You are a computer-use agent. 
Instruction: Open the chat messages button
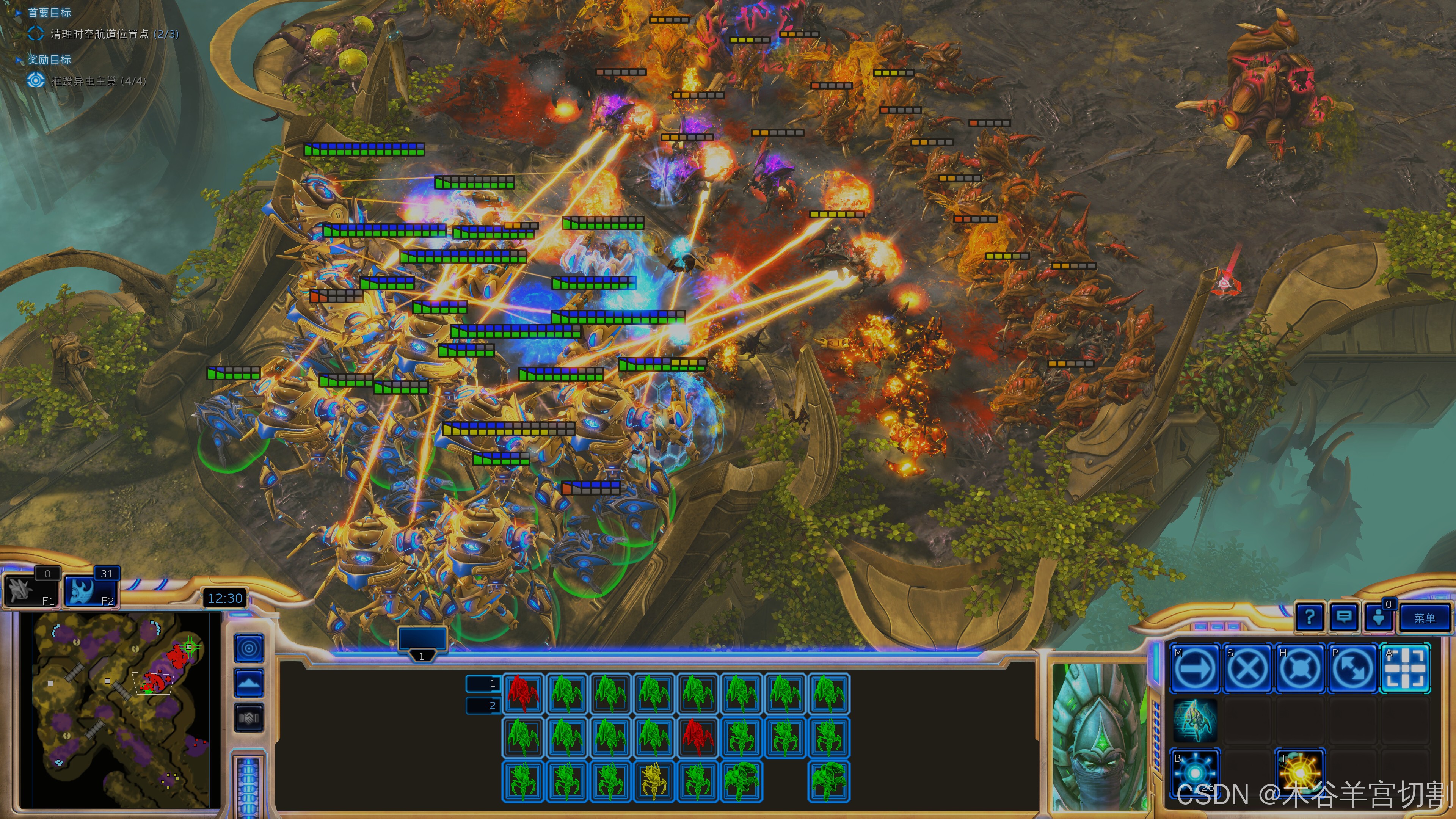tap(1343, 617)
